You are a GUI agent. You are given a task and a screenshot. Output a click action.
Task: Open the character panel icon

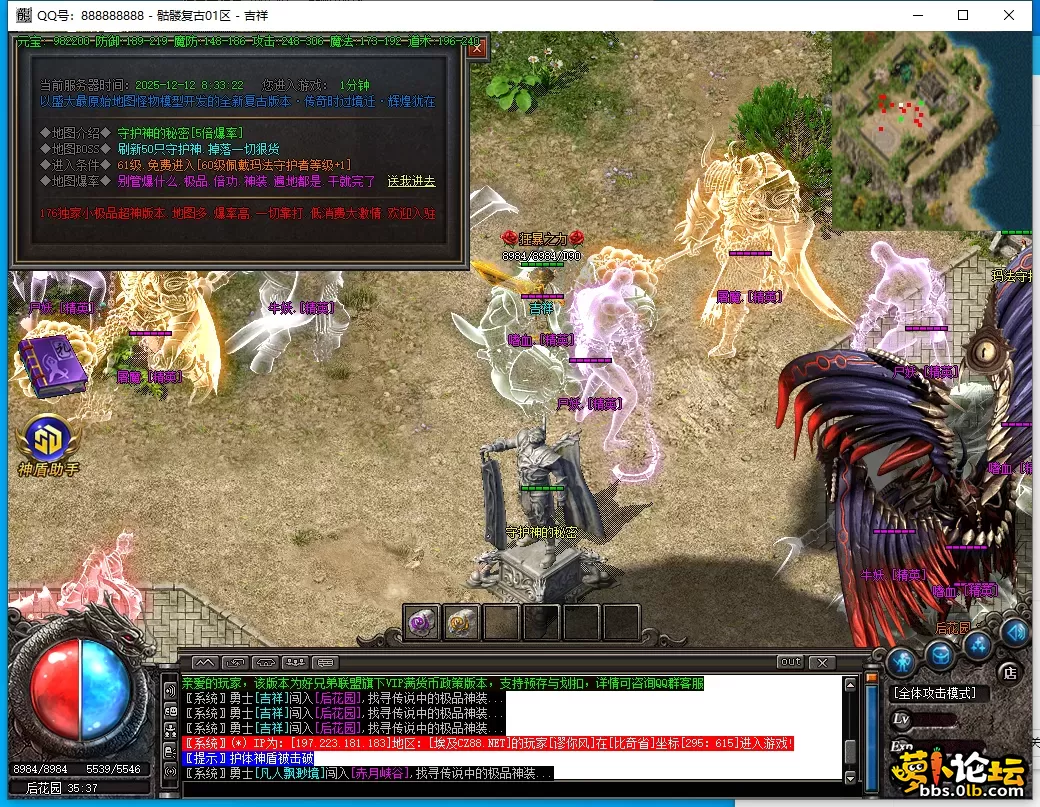tap(902, 661)
